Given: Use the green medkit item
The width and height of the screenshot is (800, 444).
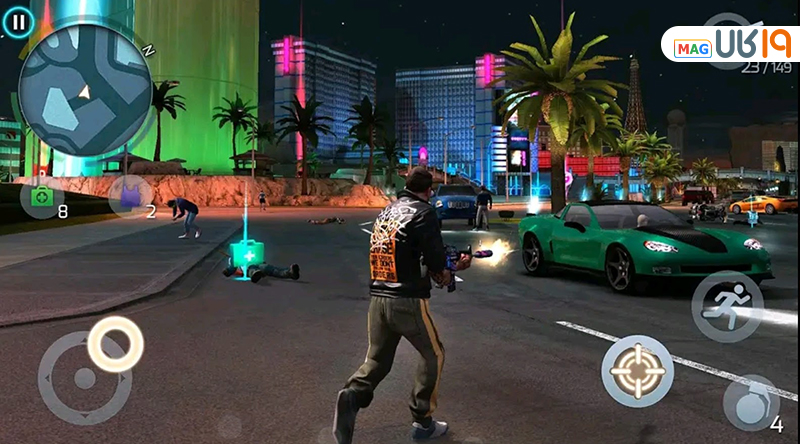Looking at the screenshot, I should (x=41, y=196).
